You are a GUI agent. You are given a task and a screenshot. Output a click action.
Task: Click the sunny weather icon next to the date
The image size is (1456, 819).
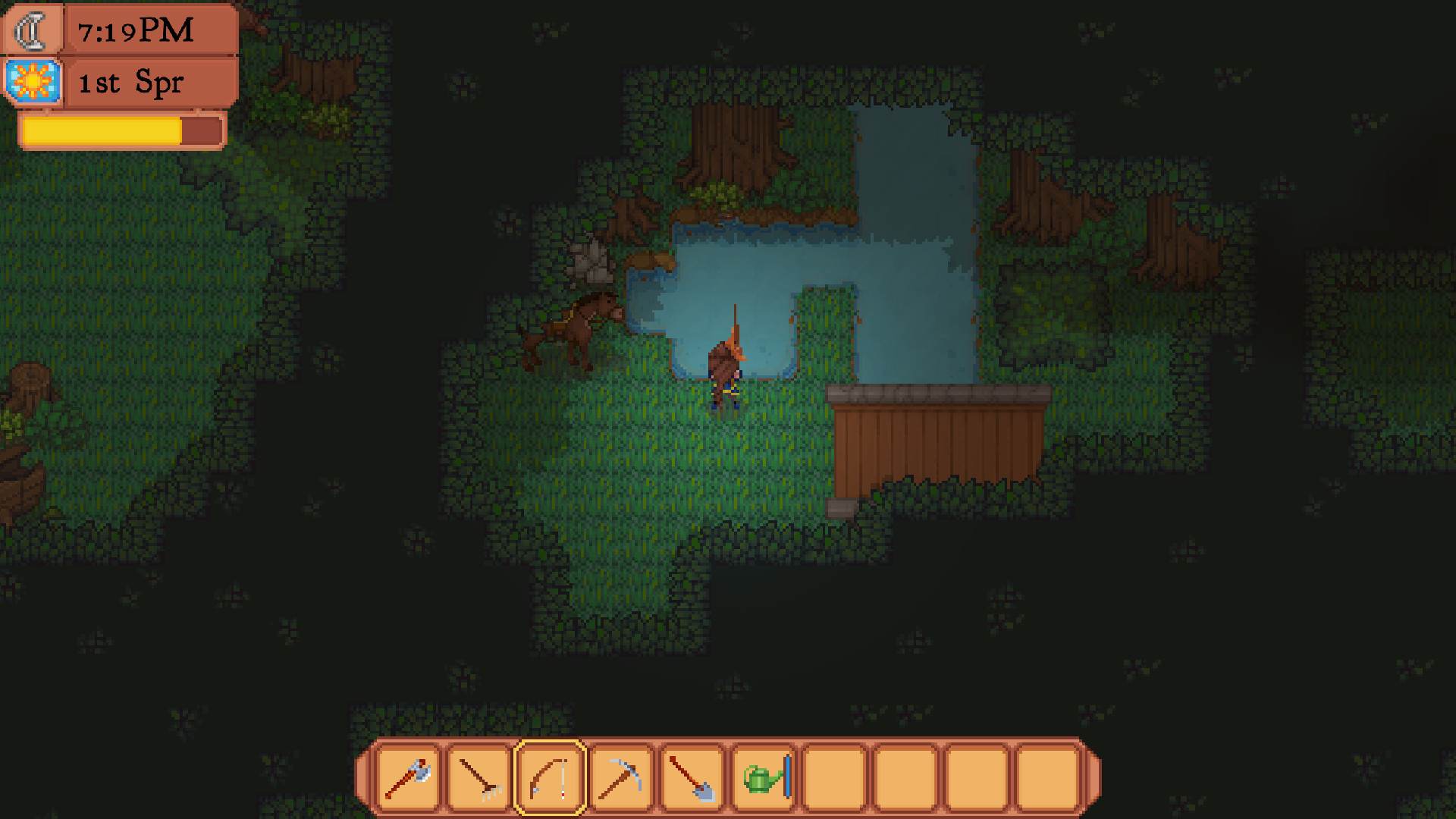(32, 81)
